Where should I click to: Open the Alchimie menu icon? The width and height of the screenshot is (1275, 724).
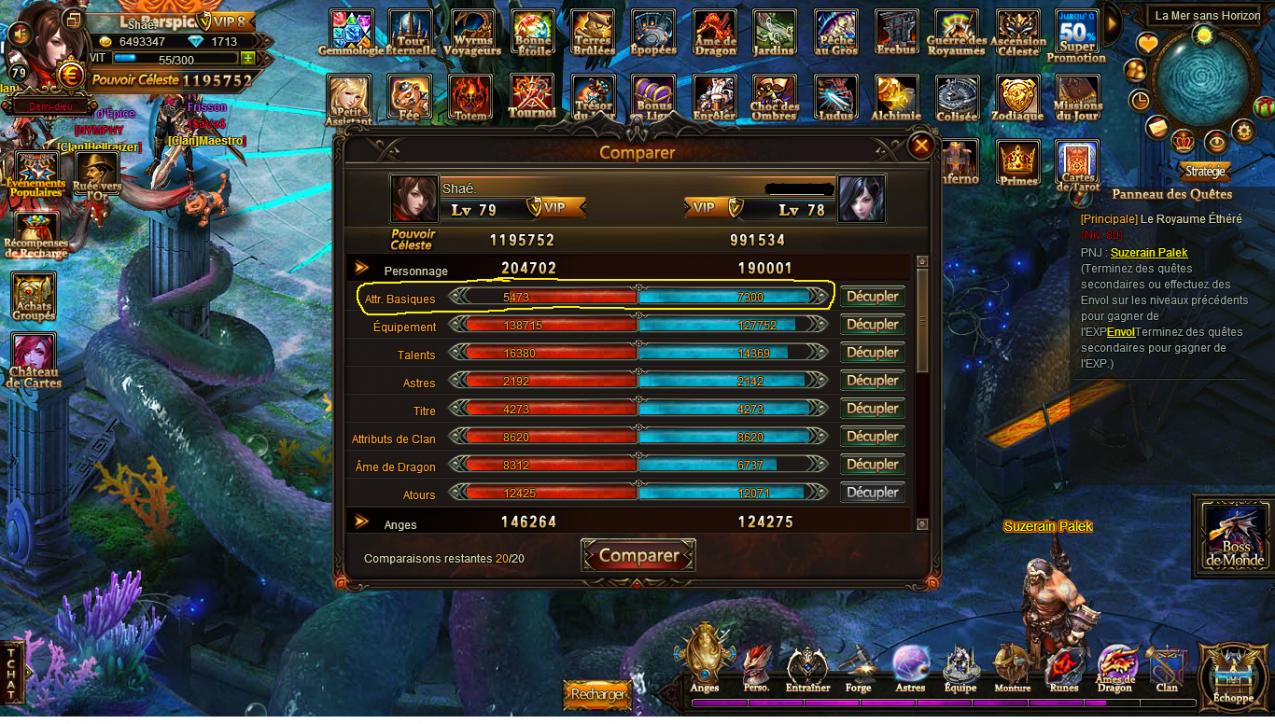click(895, 98)
